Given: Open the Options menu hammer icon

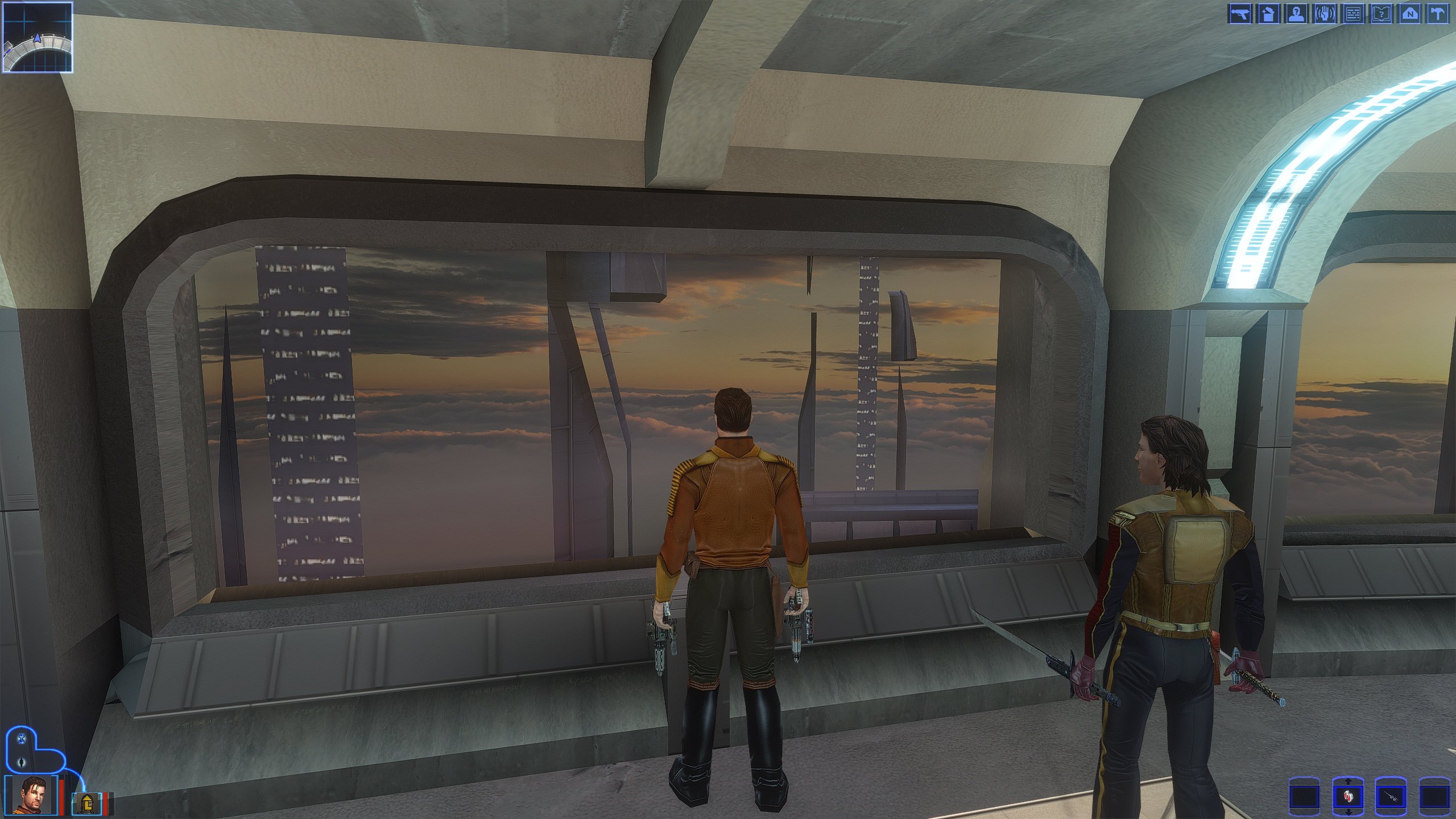Looking at the screenshot, I should 1438,14.
